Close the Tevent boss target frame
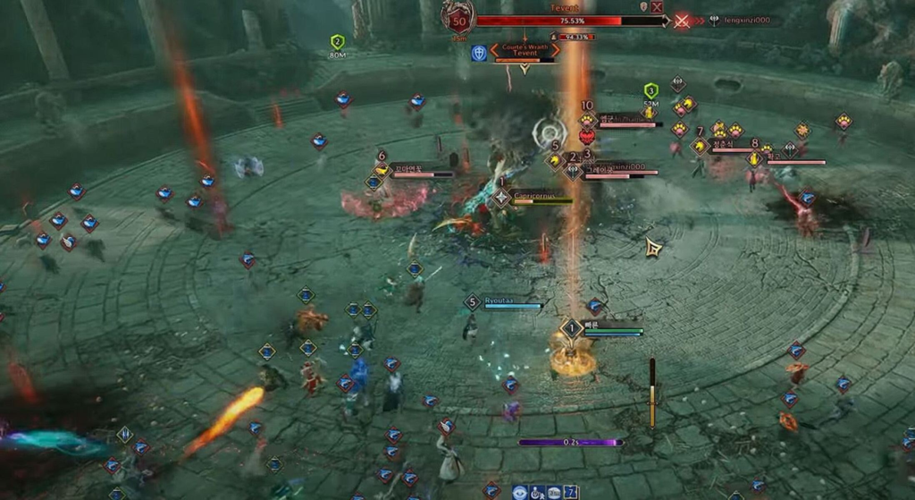This screenshot has width=915, height=500. [x=657, y=7]
